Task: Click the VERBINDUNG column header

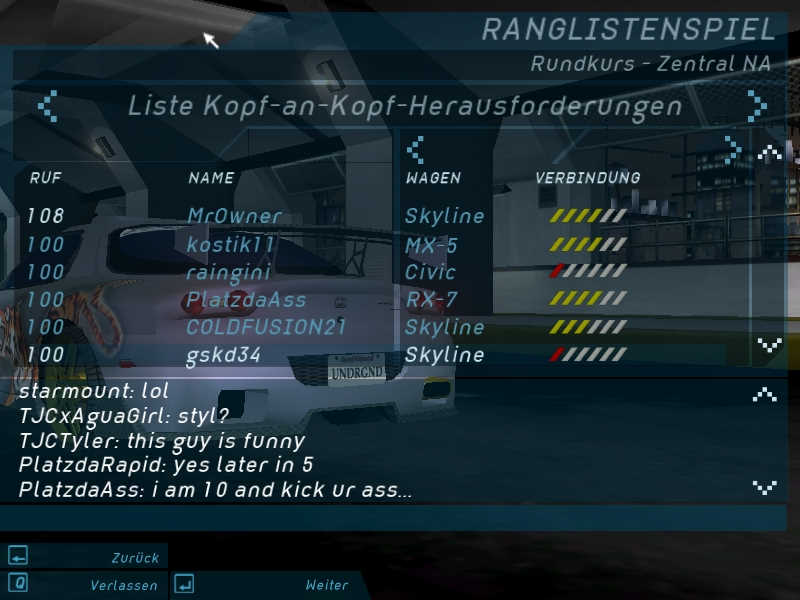Action: click(587, 178)
